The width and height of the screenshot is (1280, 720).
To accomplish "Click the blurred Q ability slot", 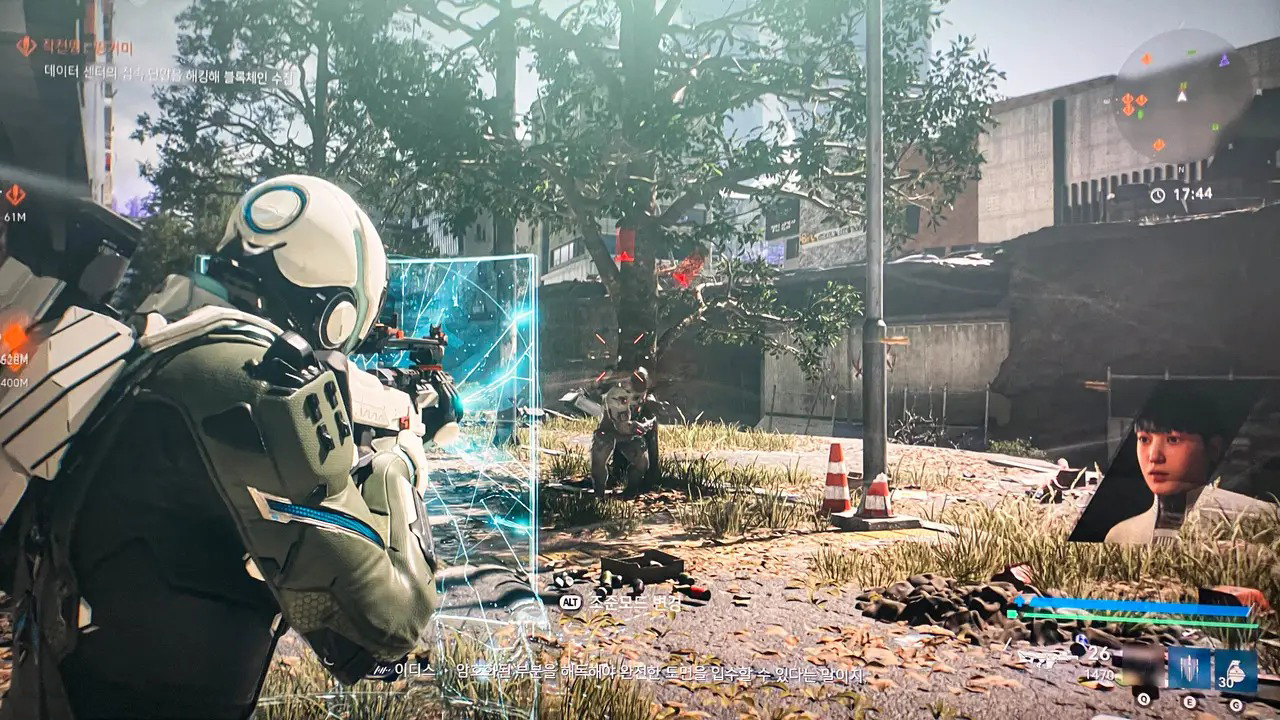I will click(x=1143, y=667).
